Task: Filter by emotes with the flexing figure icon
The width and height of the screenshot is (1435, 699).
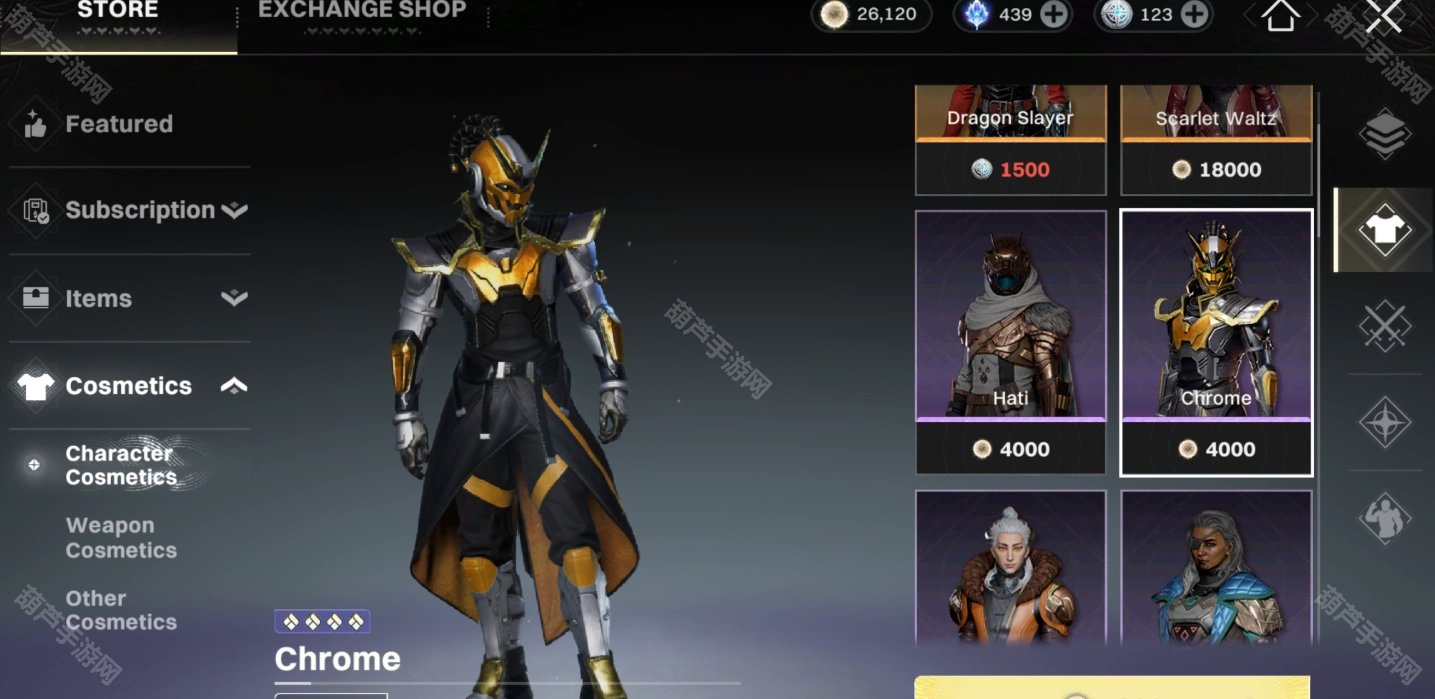Action: point(1385,518)
